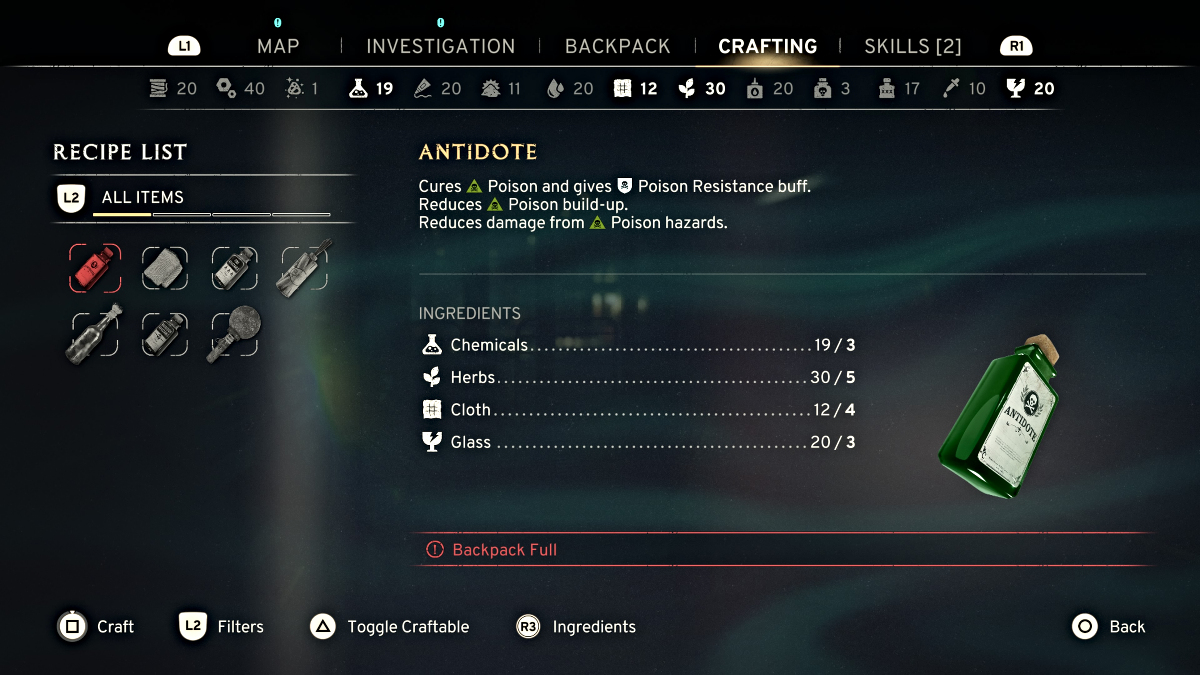Select the Crafting tab
Viewport: 1200px width, 675px height.
[x=767, y=46]
